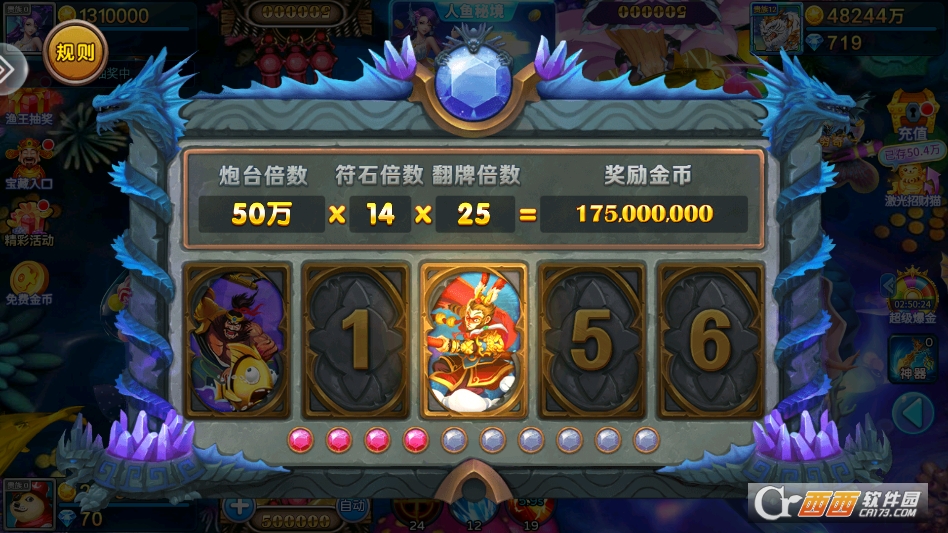Open the 充值 recharge chest
Screen dimensions: 948x533
pos(911,118)
